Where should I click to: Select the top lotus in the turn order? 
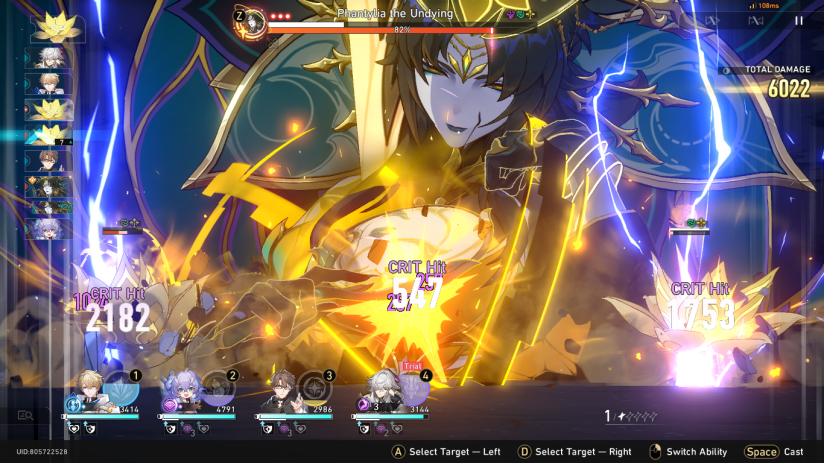(46, 28)
